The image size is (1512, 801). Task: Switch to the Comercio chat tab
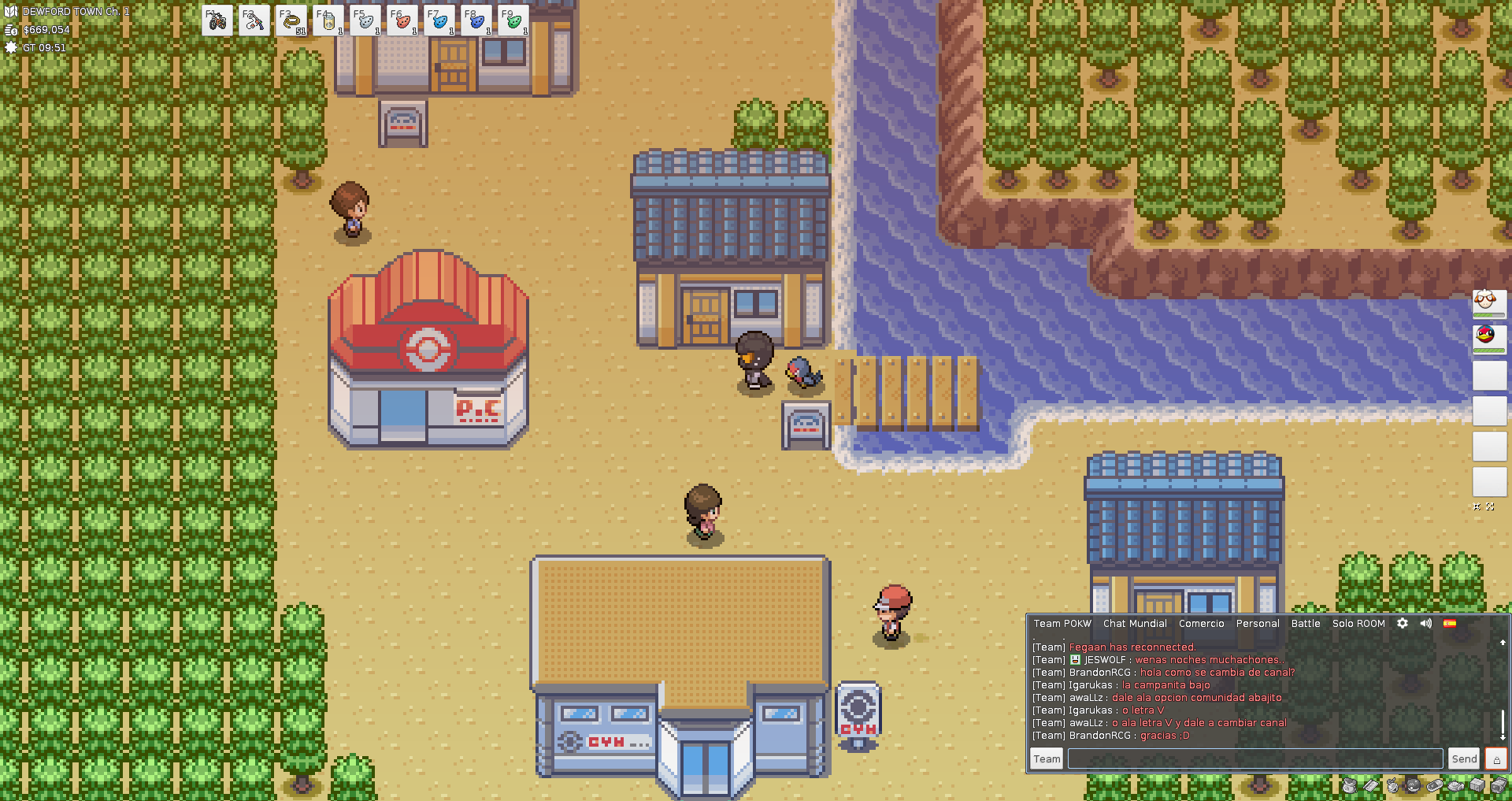1201,623
